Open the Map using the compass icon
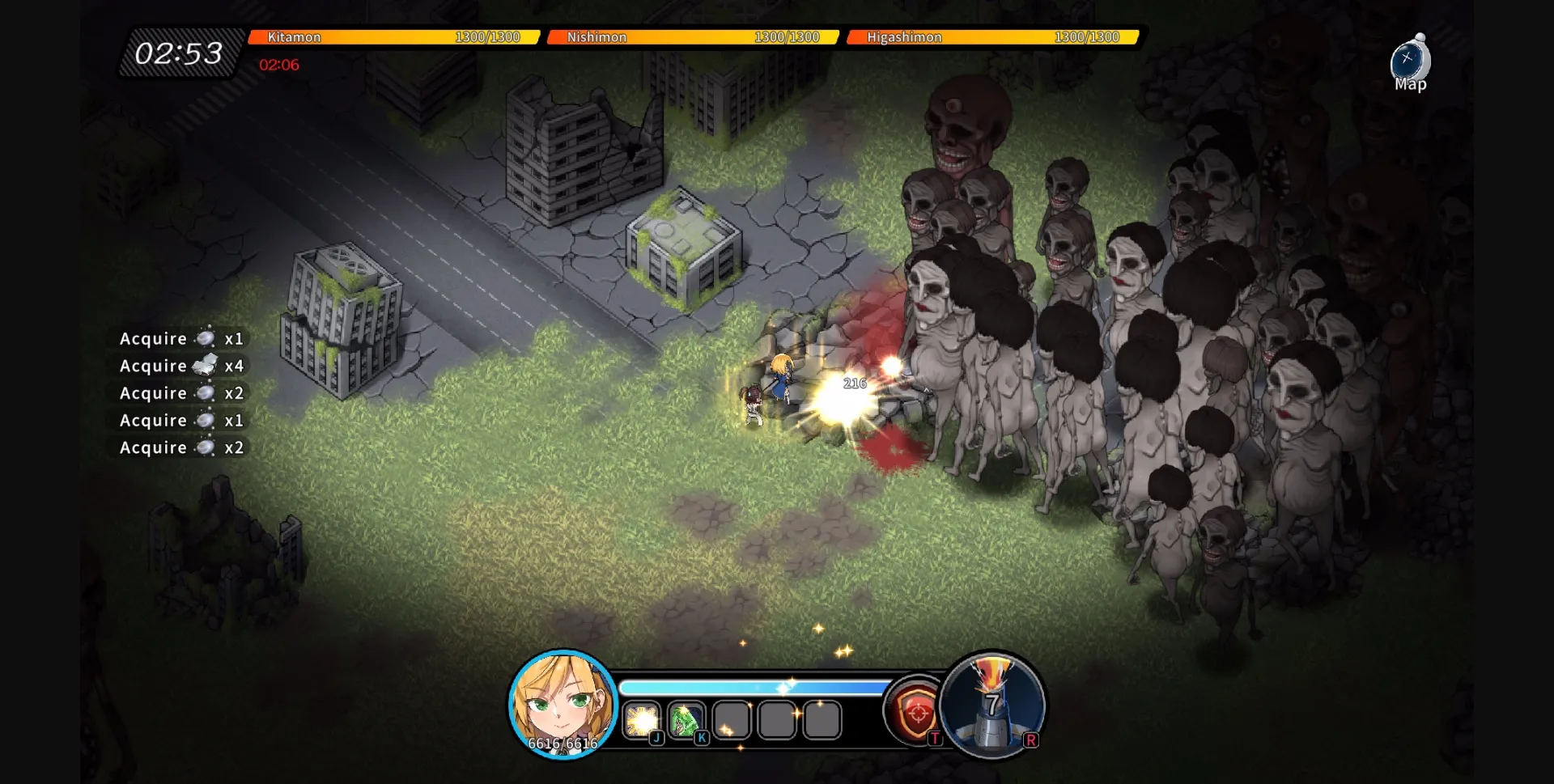This screenshot has width=1554, height=784. point(1410,63)
